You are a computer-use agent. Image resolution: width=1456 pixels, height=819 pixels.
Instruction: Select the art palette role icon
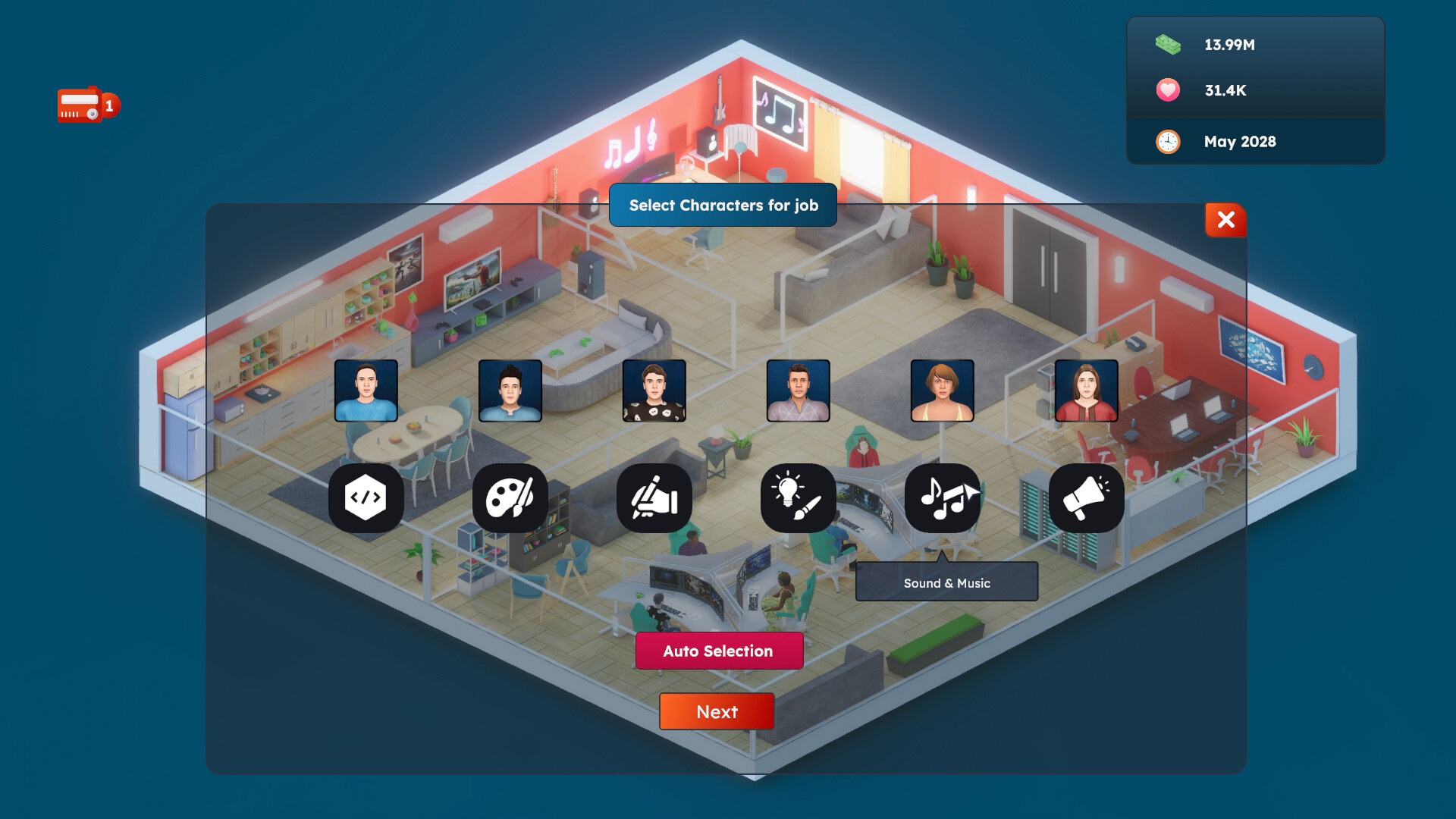(510, 497)
